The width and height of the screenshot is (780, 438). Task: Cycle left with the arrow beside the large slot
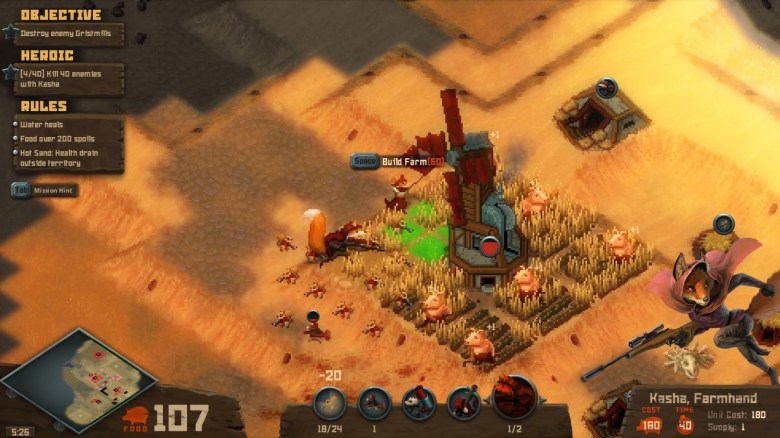[x=486, y=398]
